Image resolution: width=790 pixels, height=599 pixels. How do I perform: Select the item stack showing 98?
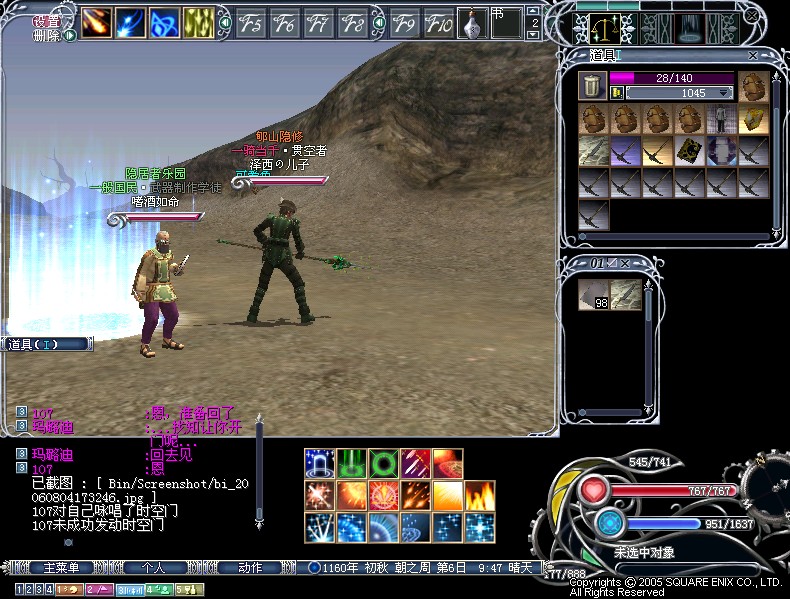(x=594, y=295)
